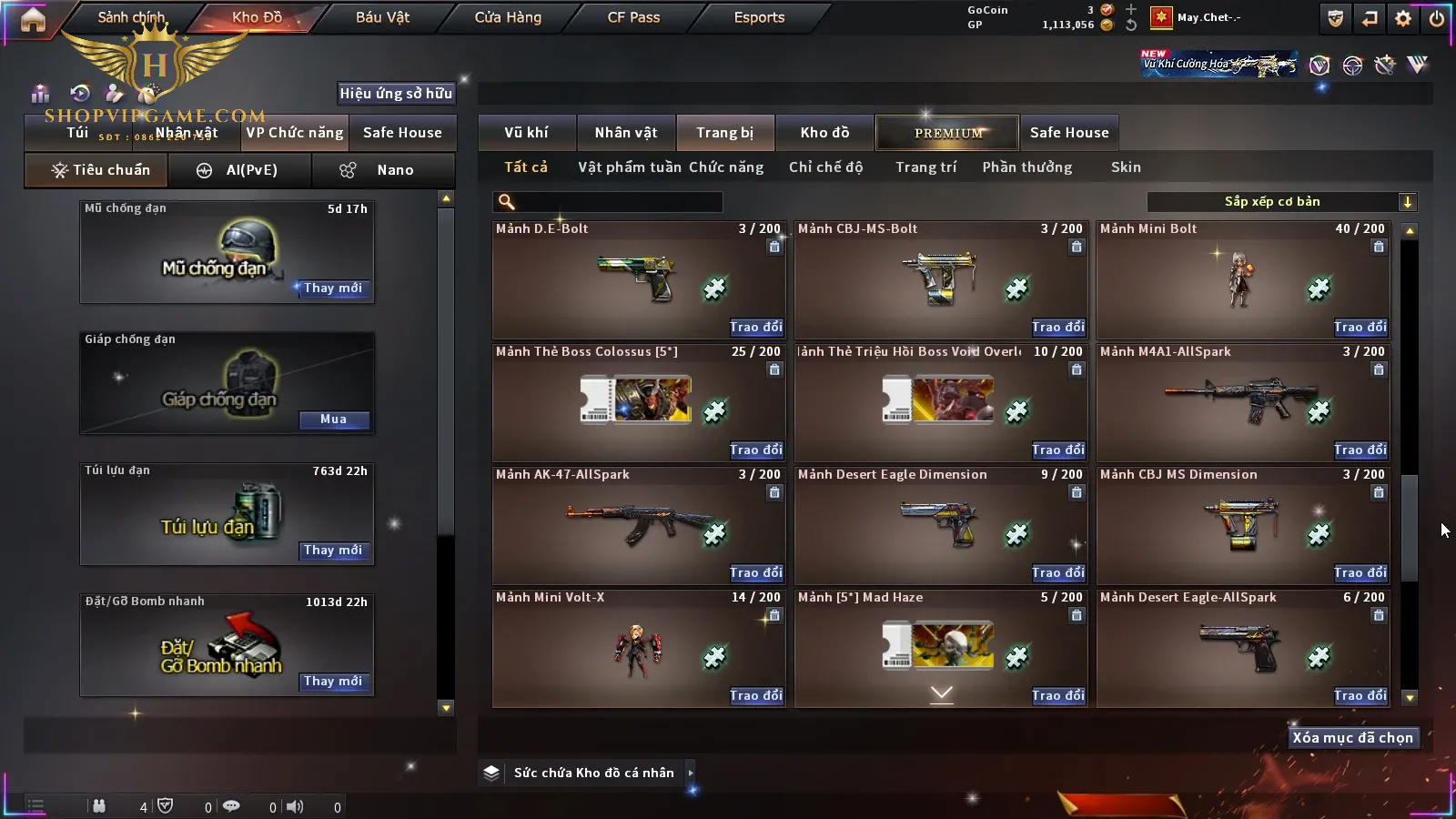
Task: Open the Sắp xếp cơ bản sort dropdown
Action: click(1281, 202)
